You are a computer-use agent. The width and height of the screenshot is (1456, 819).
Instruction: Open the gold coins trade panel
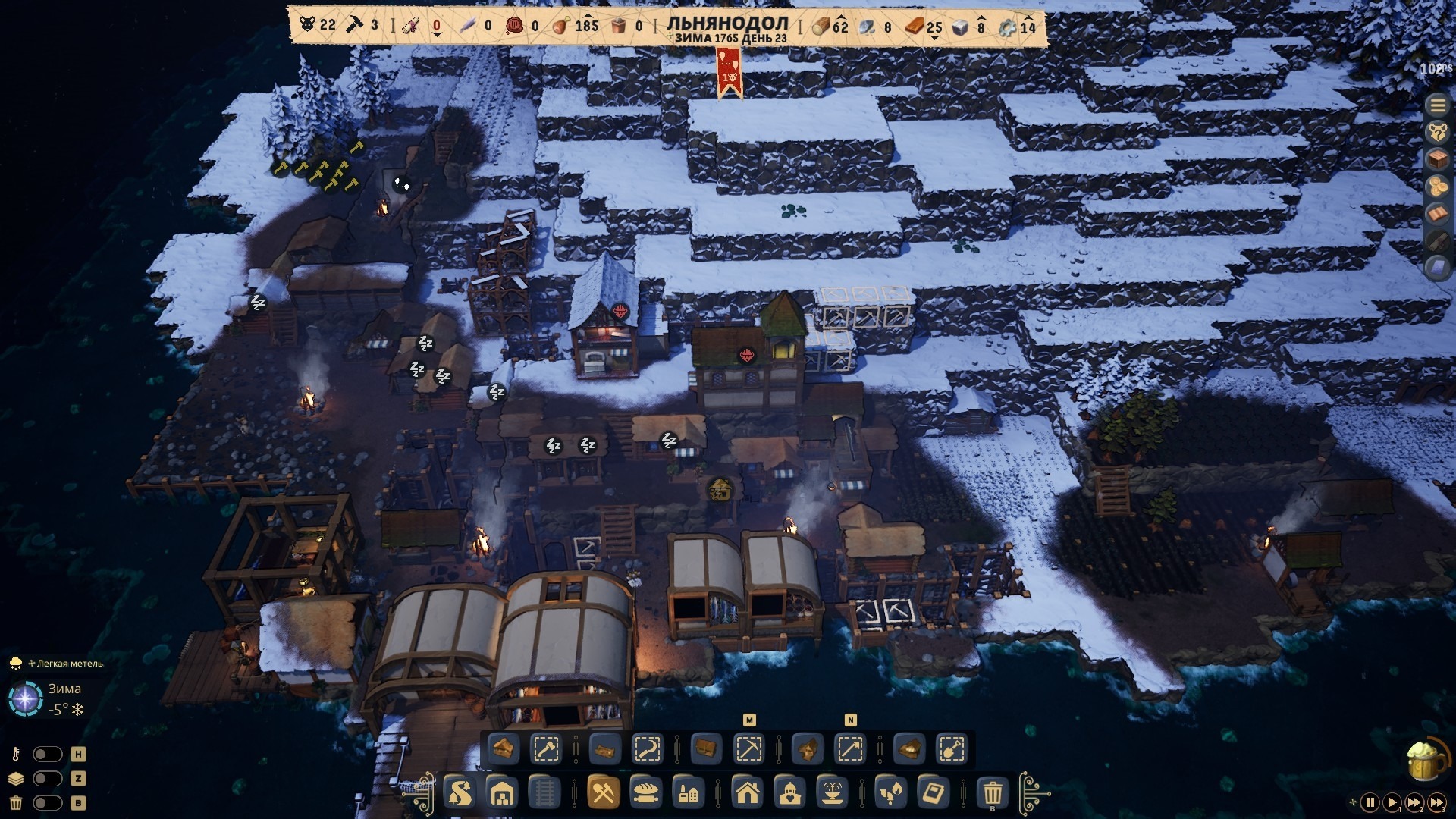(x=1437, y=187)
